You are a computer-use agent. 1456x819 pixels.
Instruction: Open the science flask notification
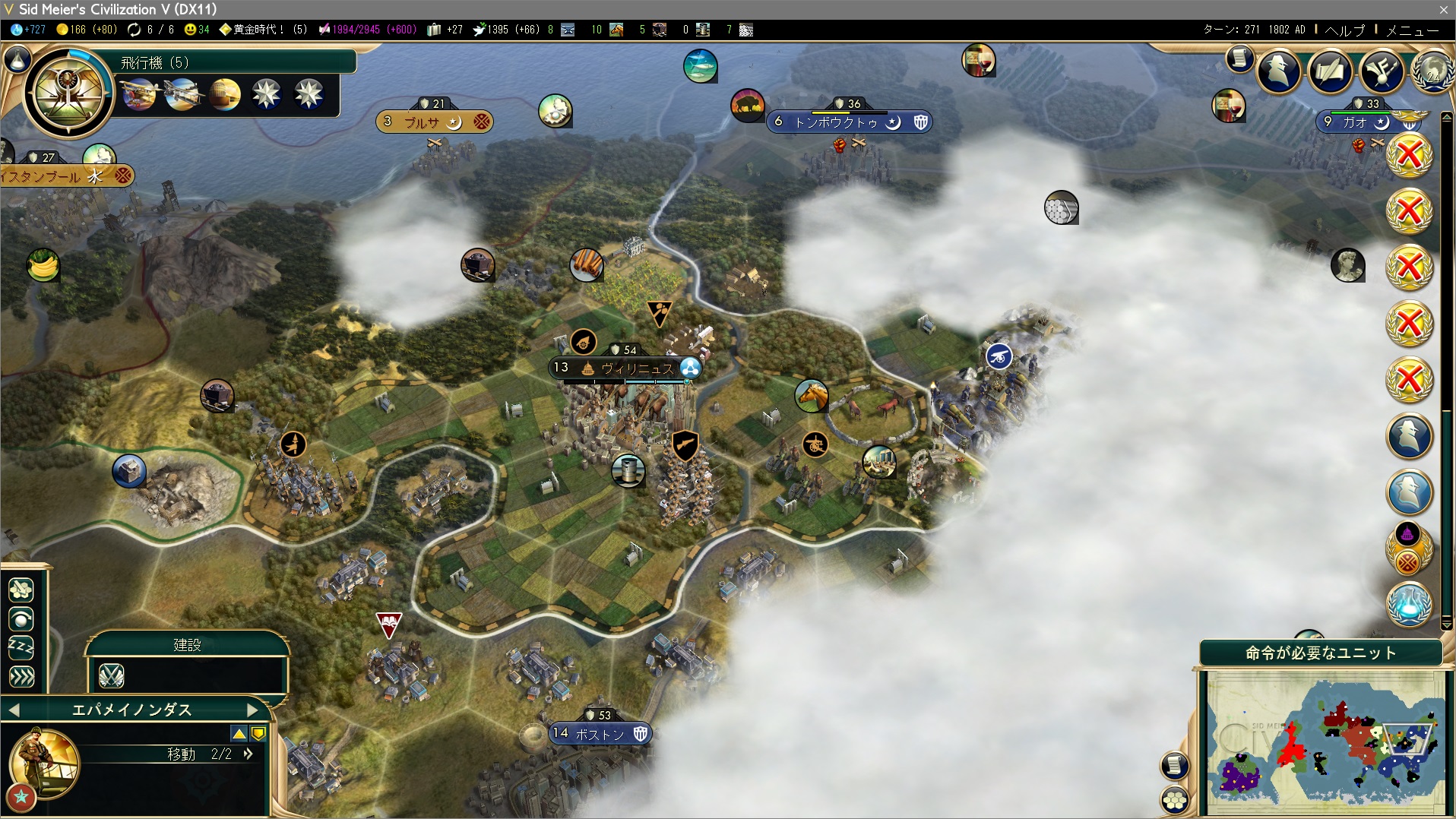[x=1409, y=604]
